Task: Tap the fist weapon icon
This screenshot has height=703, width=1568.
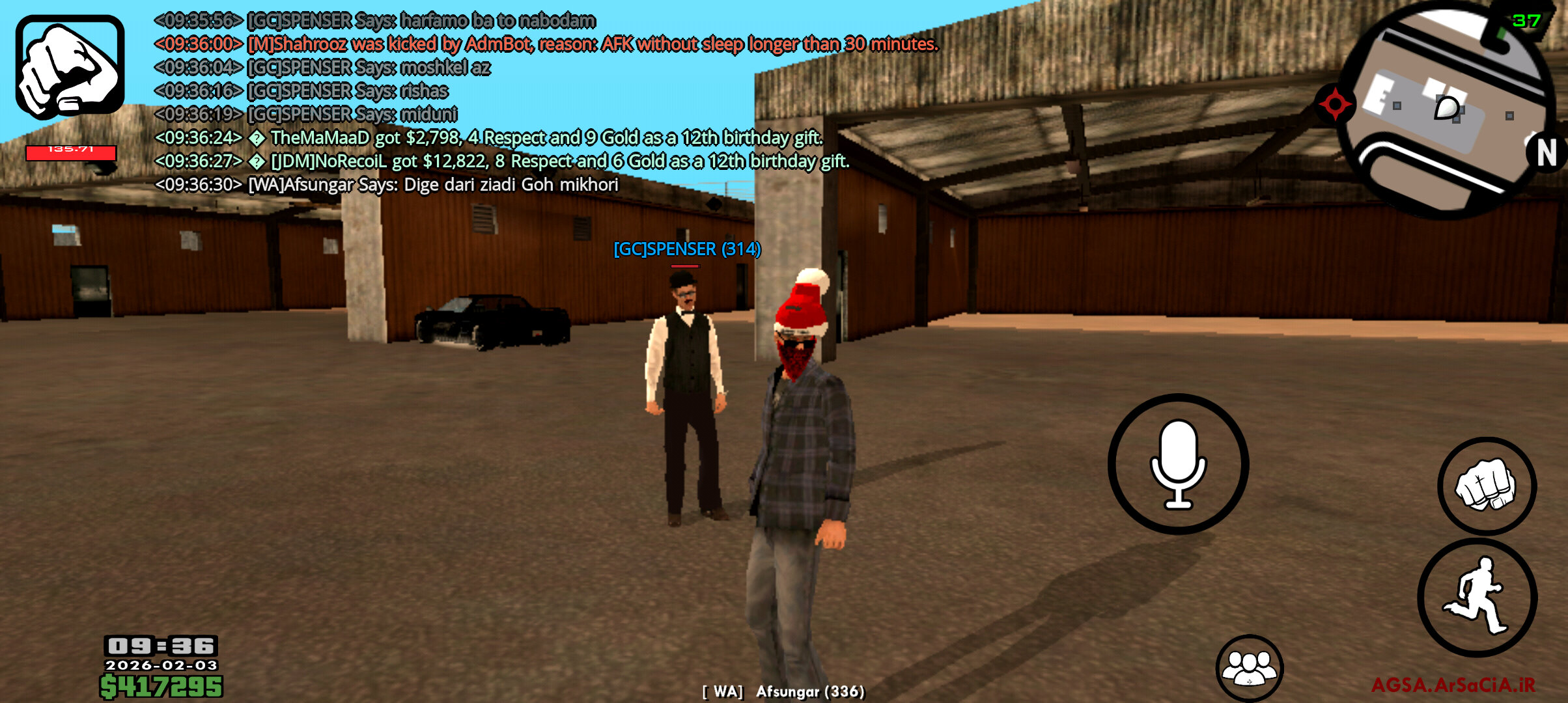Action: tap(70, 67)
